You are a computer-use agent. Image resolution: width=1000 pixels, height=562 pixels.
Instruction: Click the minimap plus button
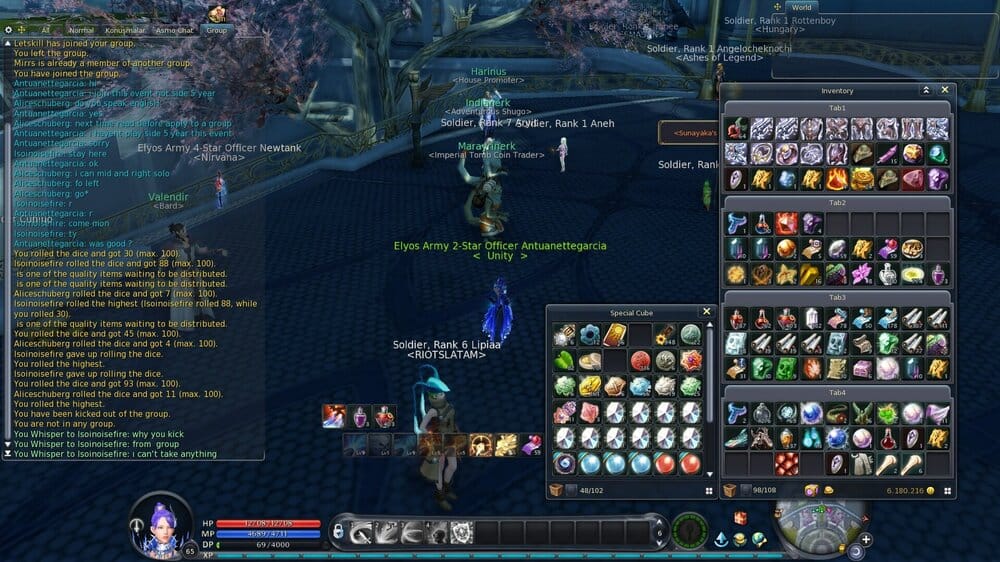tap(866, 539)
